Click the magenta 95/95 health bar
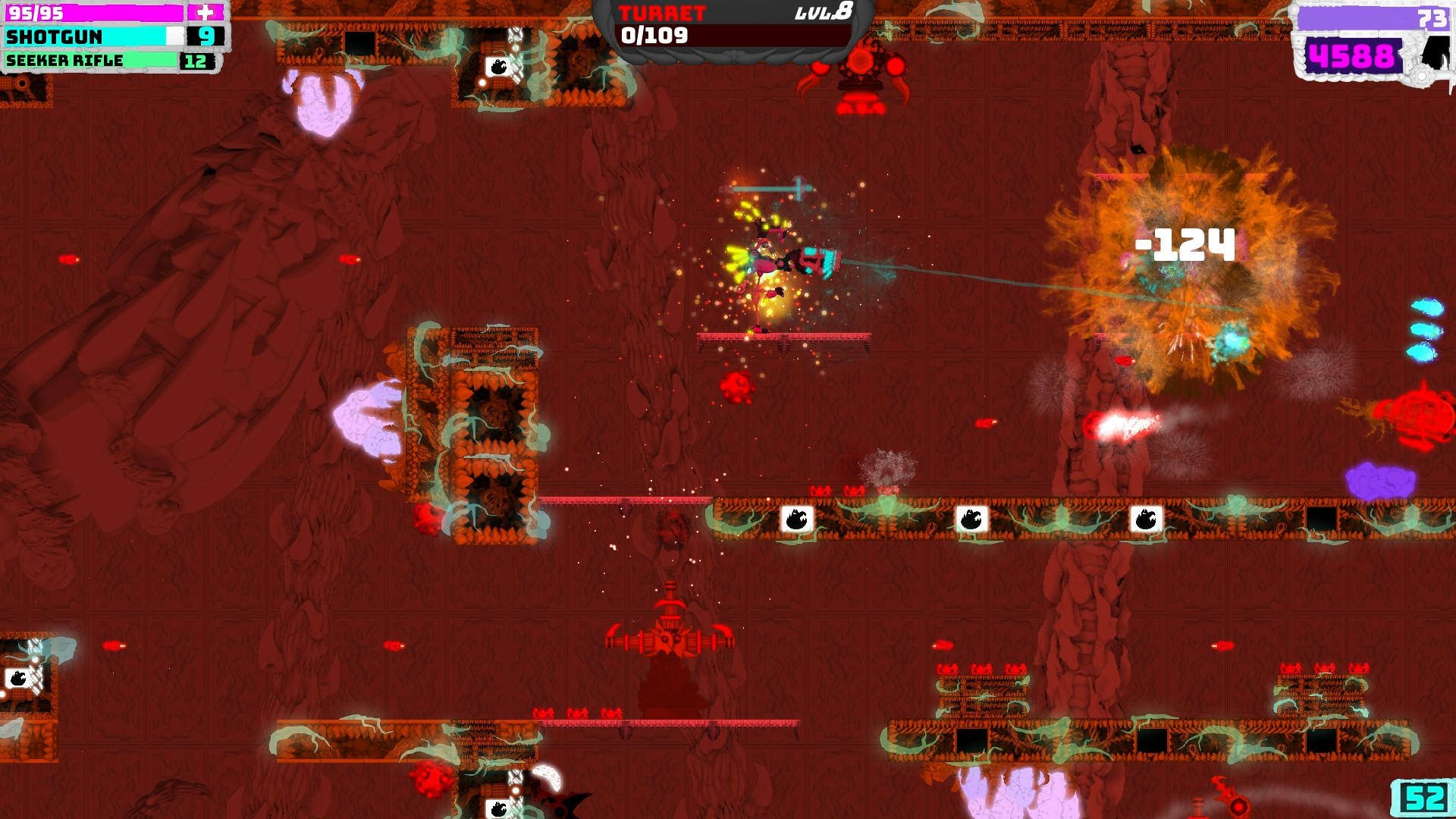This screenshot has width=1456, height=819. [99, 12]
